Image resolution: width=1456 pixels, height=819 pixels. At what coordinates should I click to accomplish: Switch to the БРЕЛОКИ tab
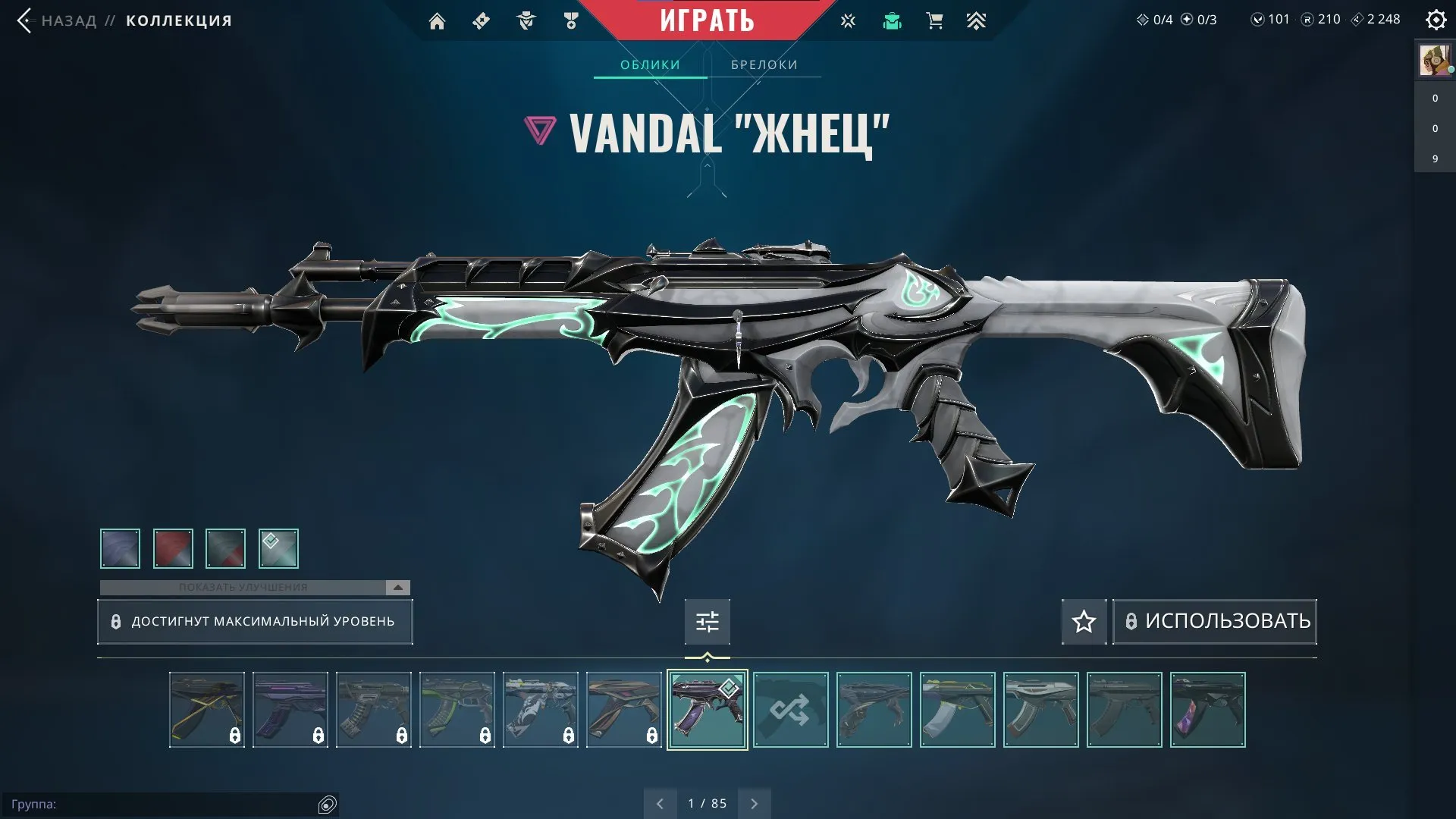click(x=763, y=64)
